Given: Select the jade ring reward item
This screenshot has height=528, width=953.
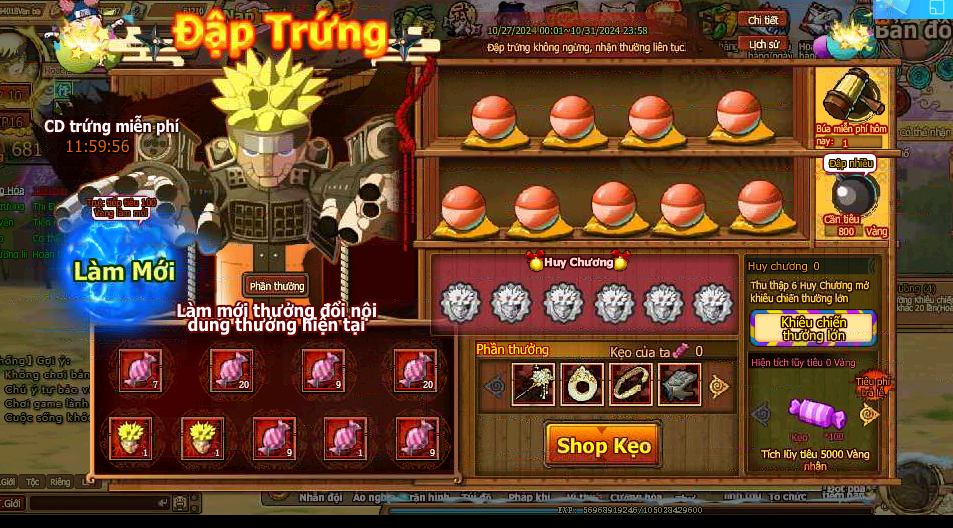Looking at the screenshot, I should click(x=582, y=384).
